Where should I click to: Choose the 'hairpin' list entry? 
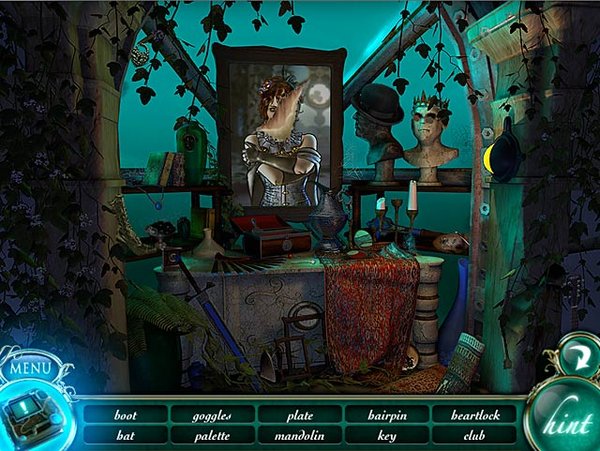click(x=386, y=414)
